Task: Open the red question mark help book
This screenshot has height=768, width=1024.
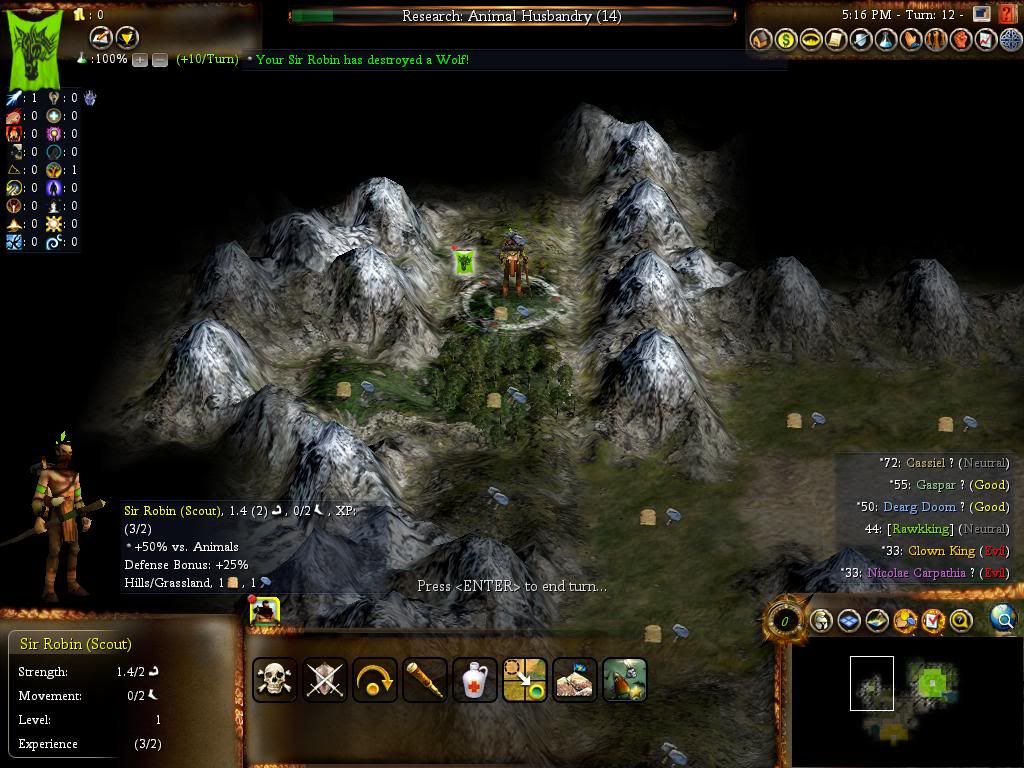Action: pos(1008,14)
